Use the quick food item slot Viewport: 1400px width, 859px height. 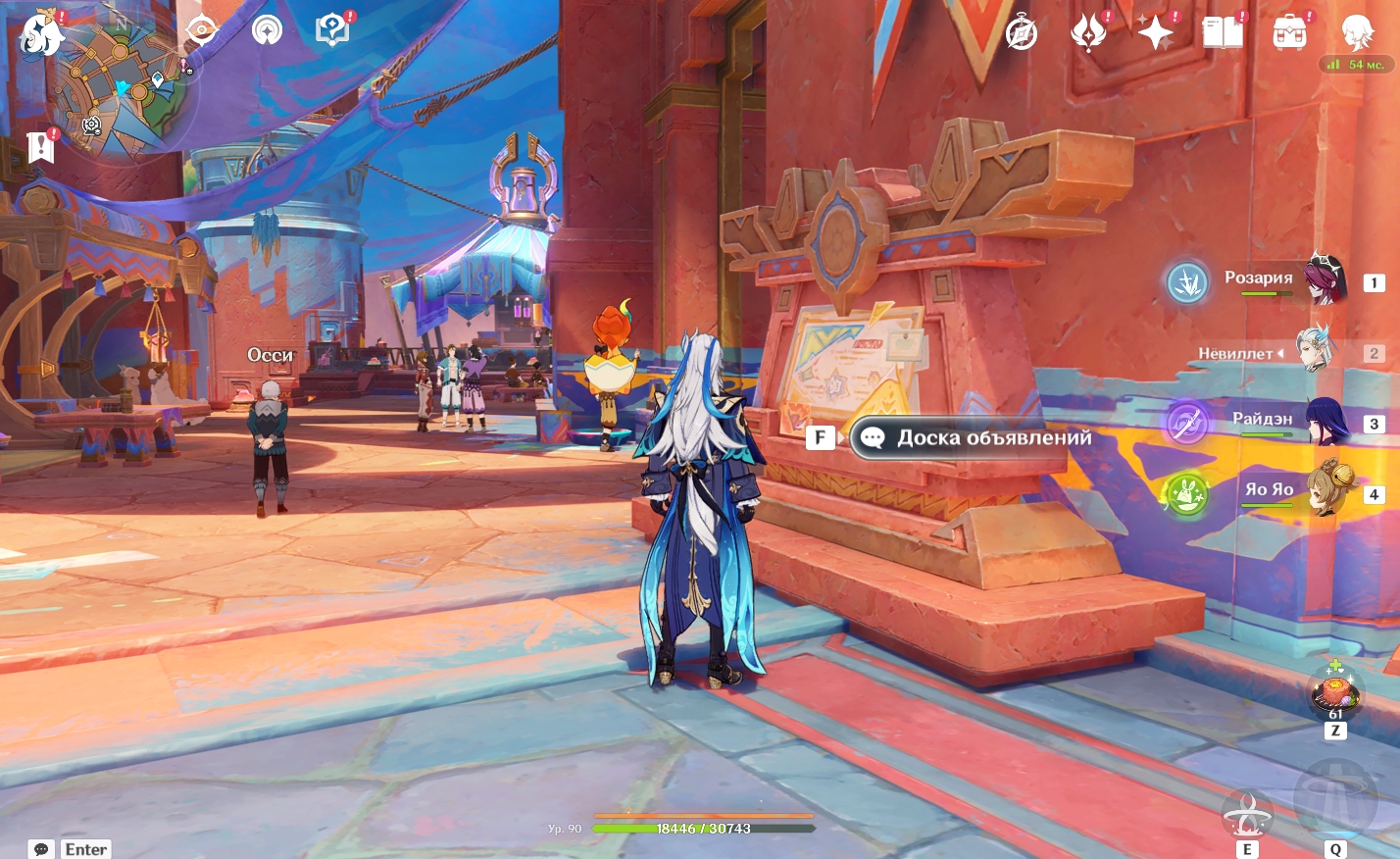pos(1335,693)
